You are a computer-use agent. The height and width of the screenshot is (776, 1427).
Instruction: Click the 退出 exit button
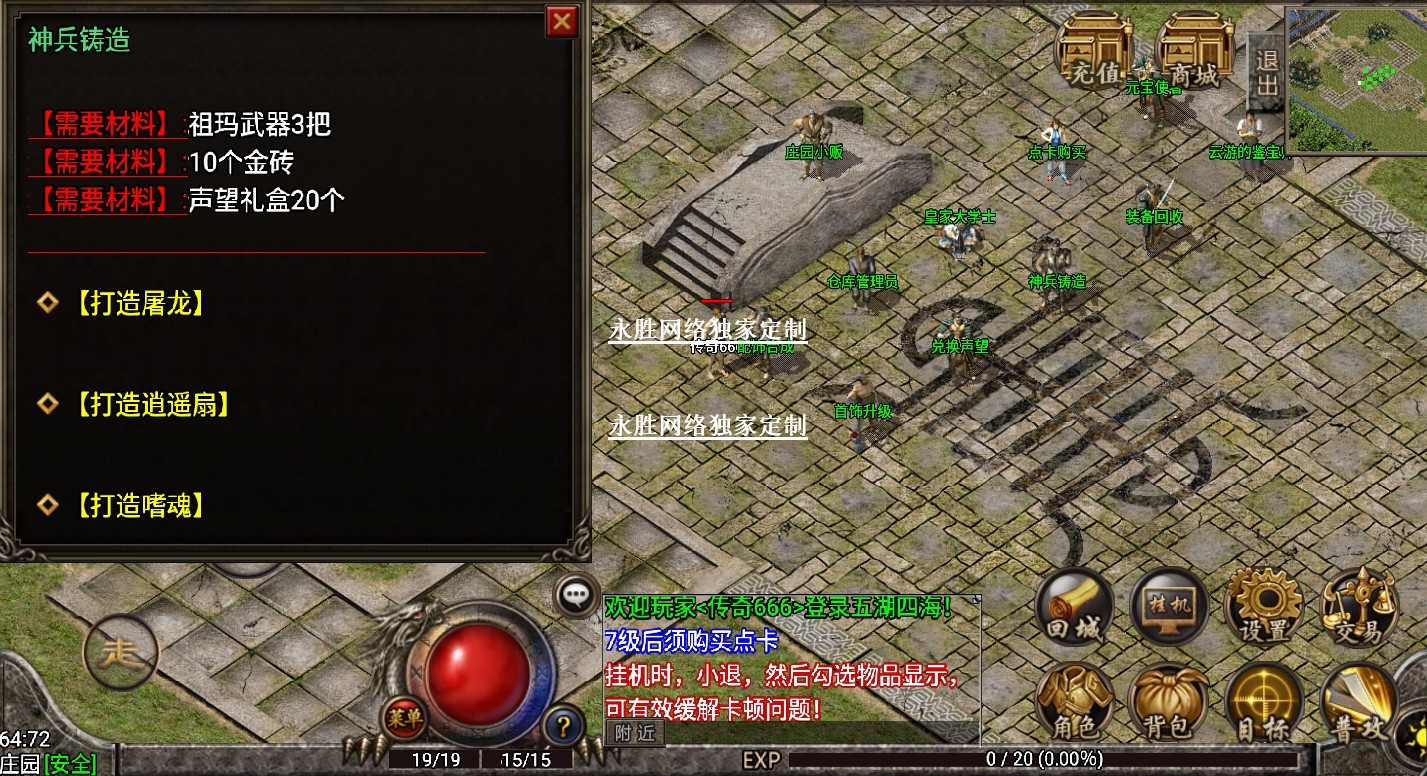click(1266, 72)
